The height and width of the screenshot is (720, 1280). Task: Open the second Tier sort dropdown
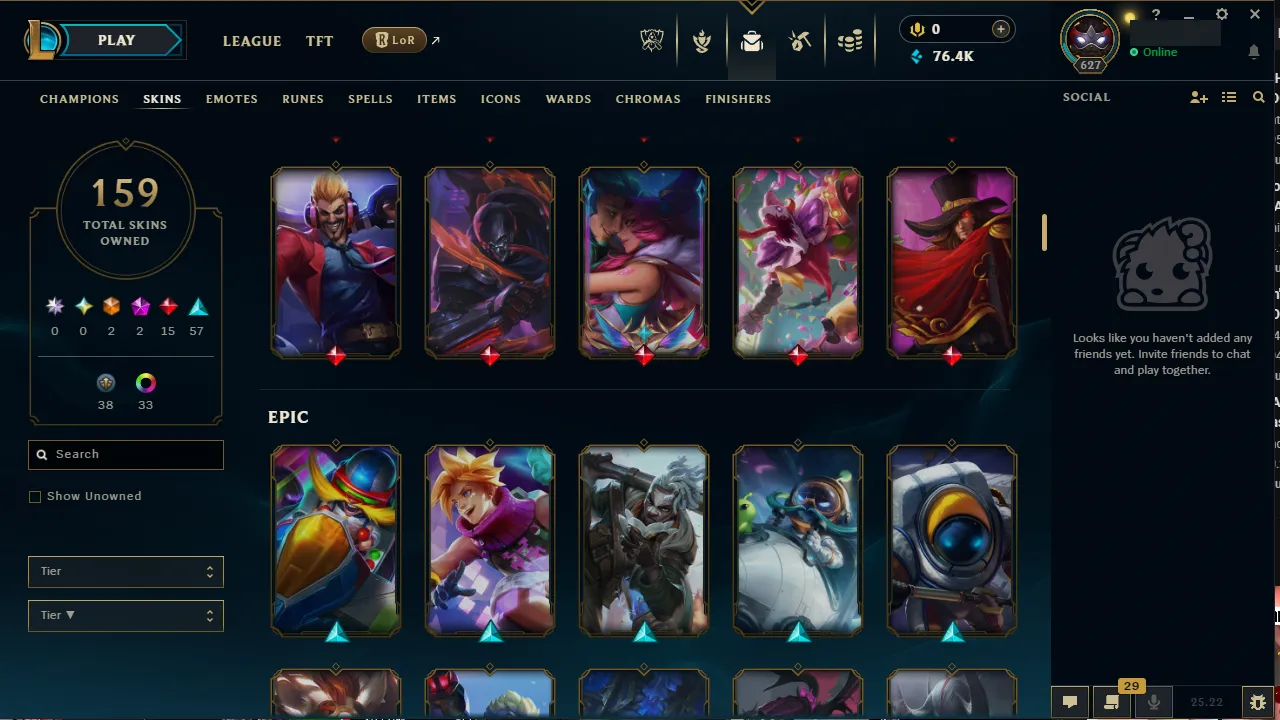click(125, 615)
